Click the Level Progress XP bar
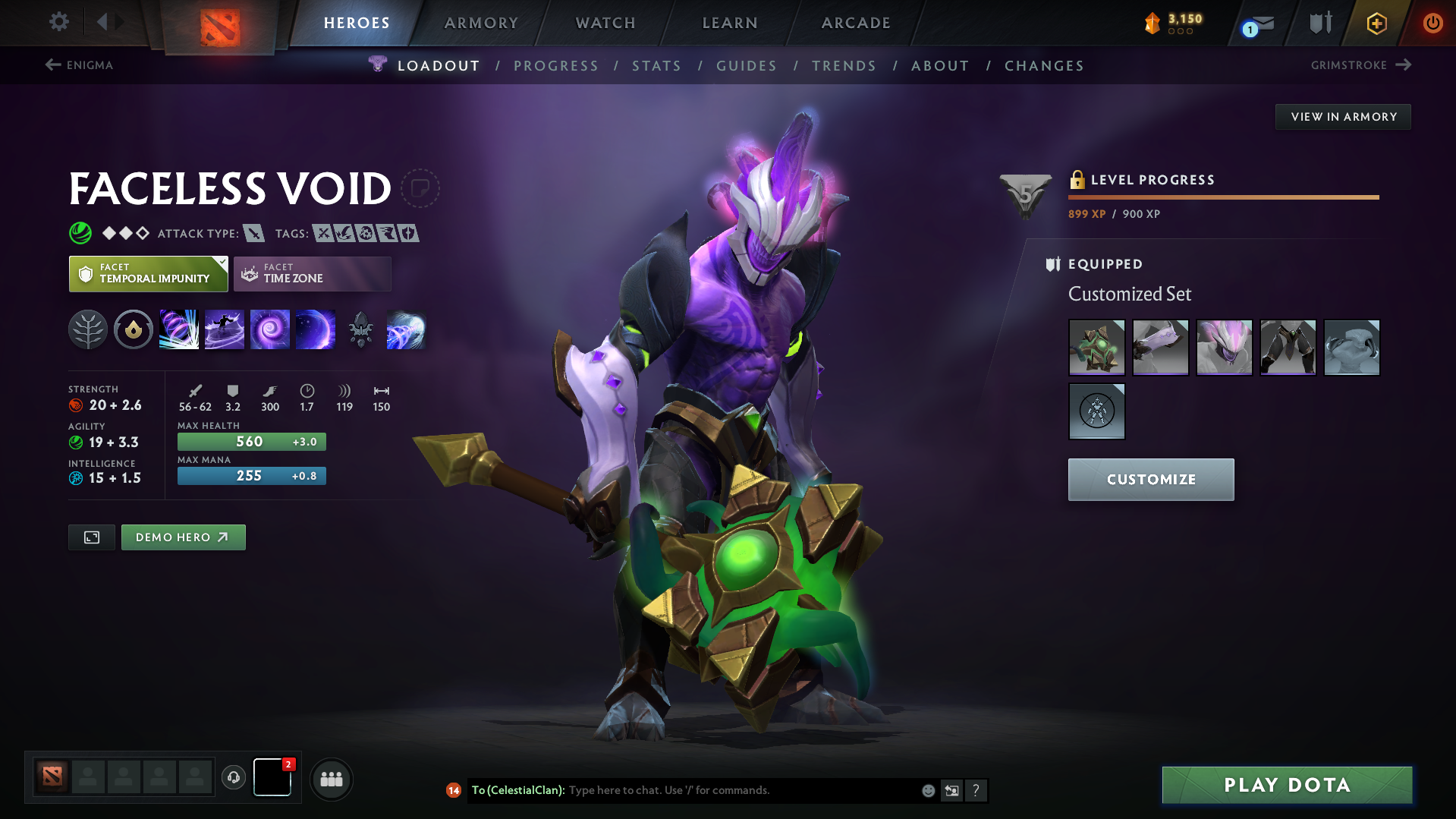 point(1222,197)
